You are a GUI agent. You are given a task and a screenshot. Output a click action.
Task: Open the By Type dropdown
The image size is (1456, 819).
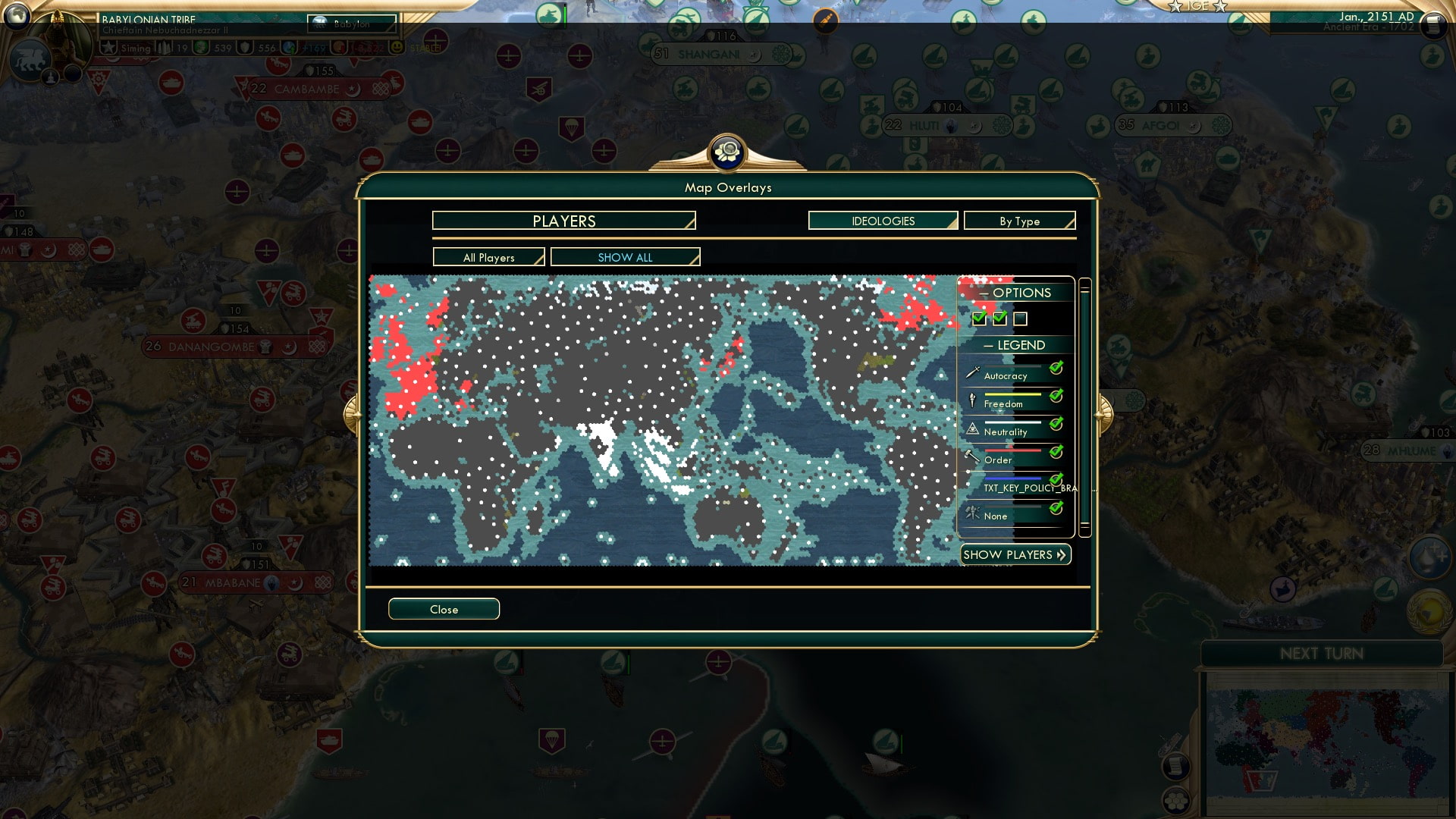coord(1019,221)
